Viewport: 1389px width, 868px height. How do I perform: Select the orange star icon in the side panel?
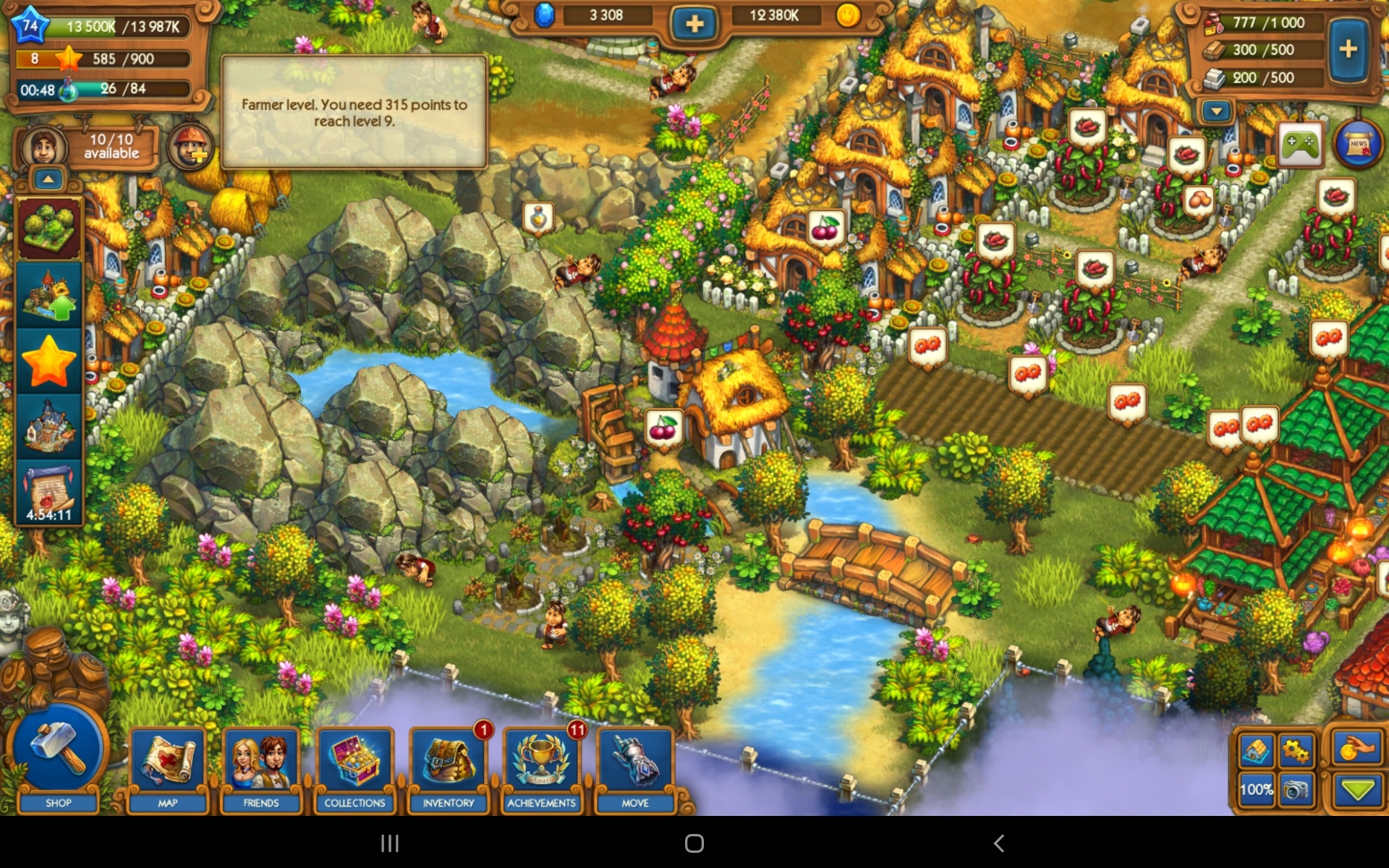click(49, 361)
